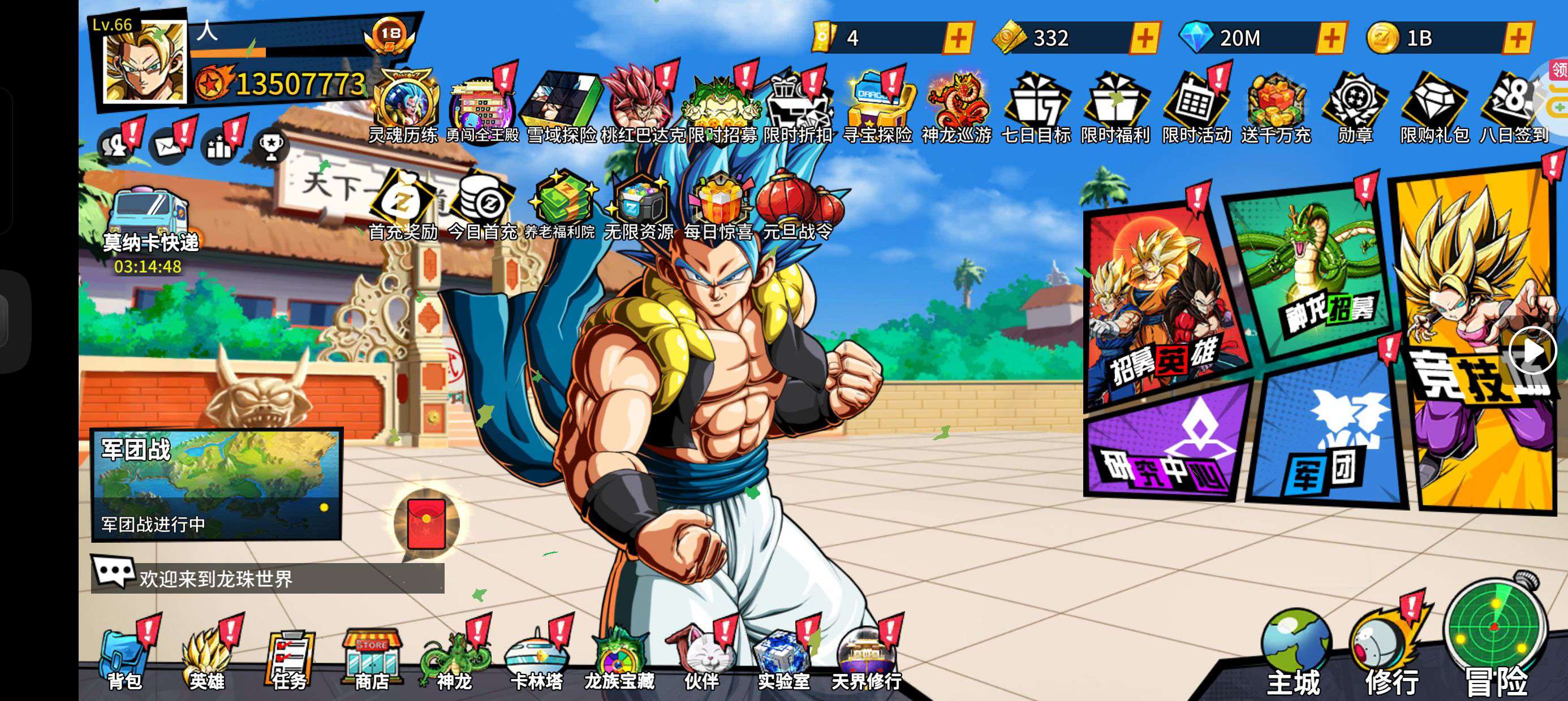The width and height of the screenshot is (1568, 701).
Task: Switch to the 冒险 adventure radar
Action: click(x=1496, y=639)
